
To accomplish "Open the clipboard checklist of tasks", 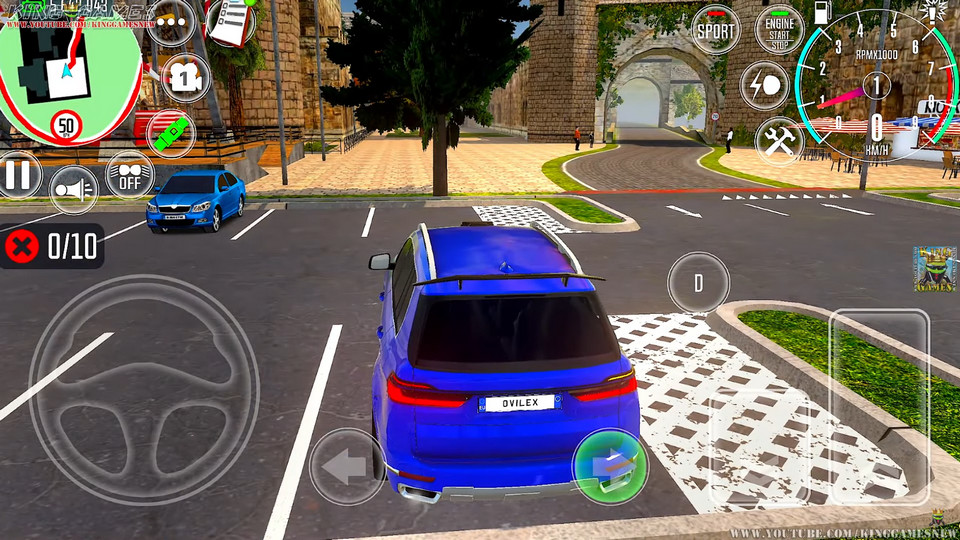I will pyautogui.click(x=231, y=22).
